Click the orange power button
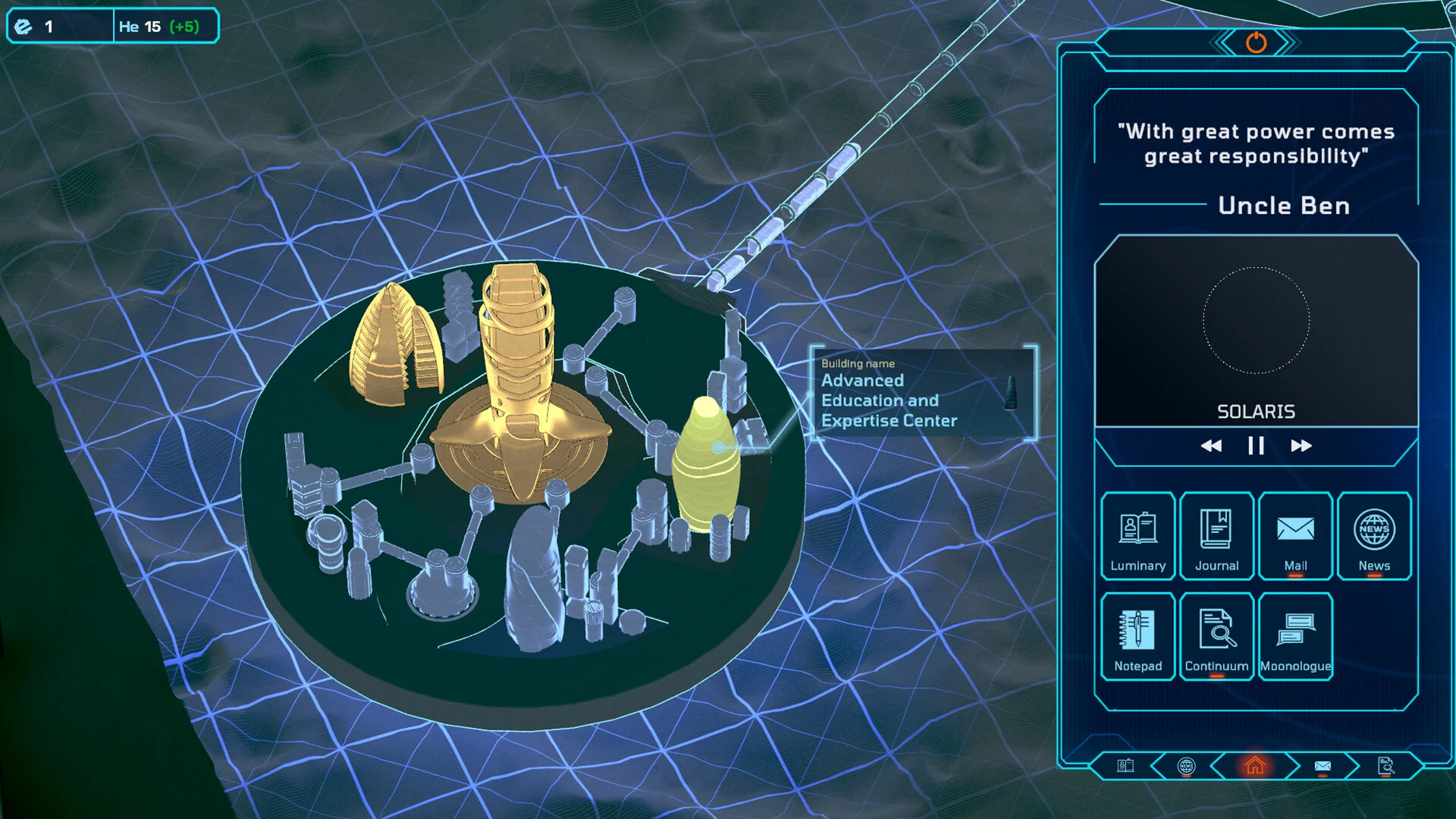This screenshot has height=819, width=1456. [x=1256, y=42]
